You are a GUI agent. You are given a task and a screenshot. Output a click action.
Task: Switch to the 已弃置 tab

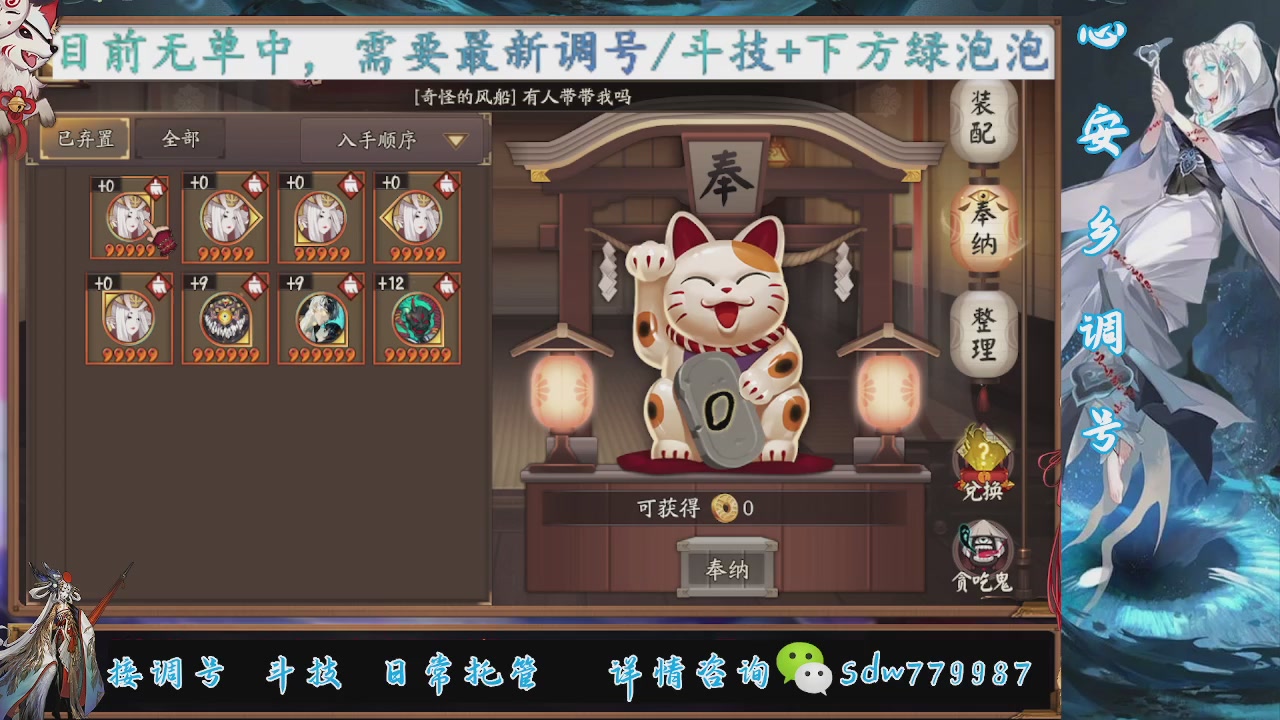[86, 138]
